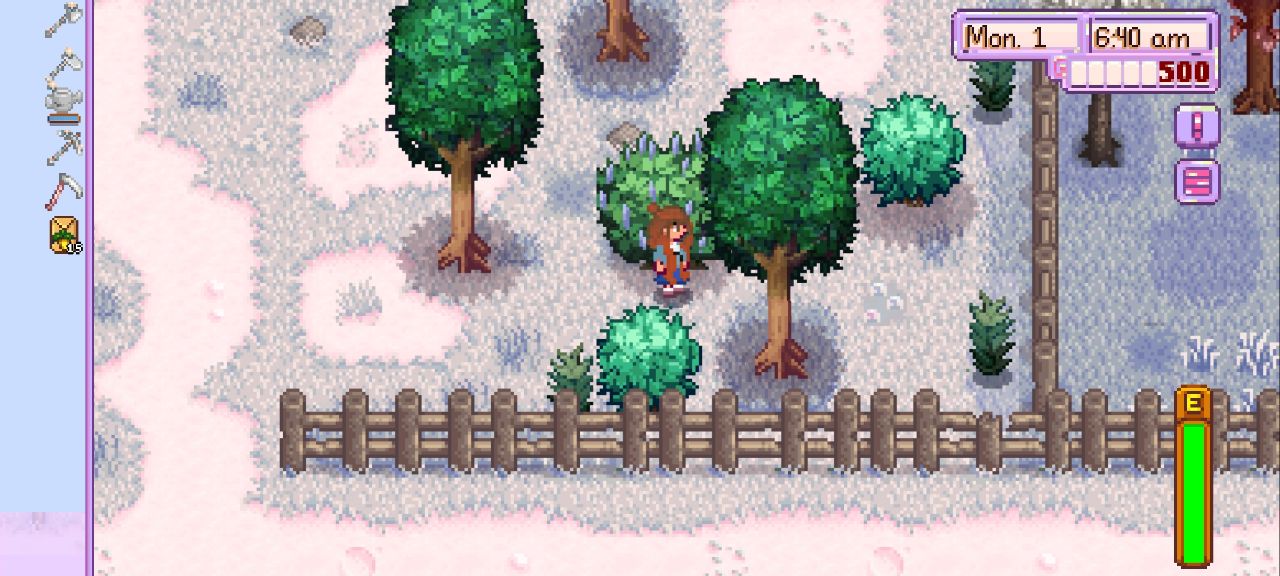Switch to the pickaxe tool
Viewport: 1280px width, 576px height.
pyautogui.click(x=62, y=147)
